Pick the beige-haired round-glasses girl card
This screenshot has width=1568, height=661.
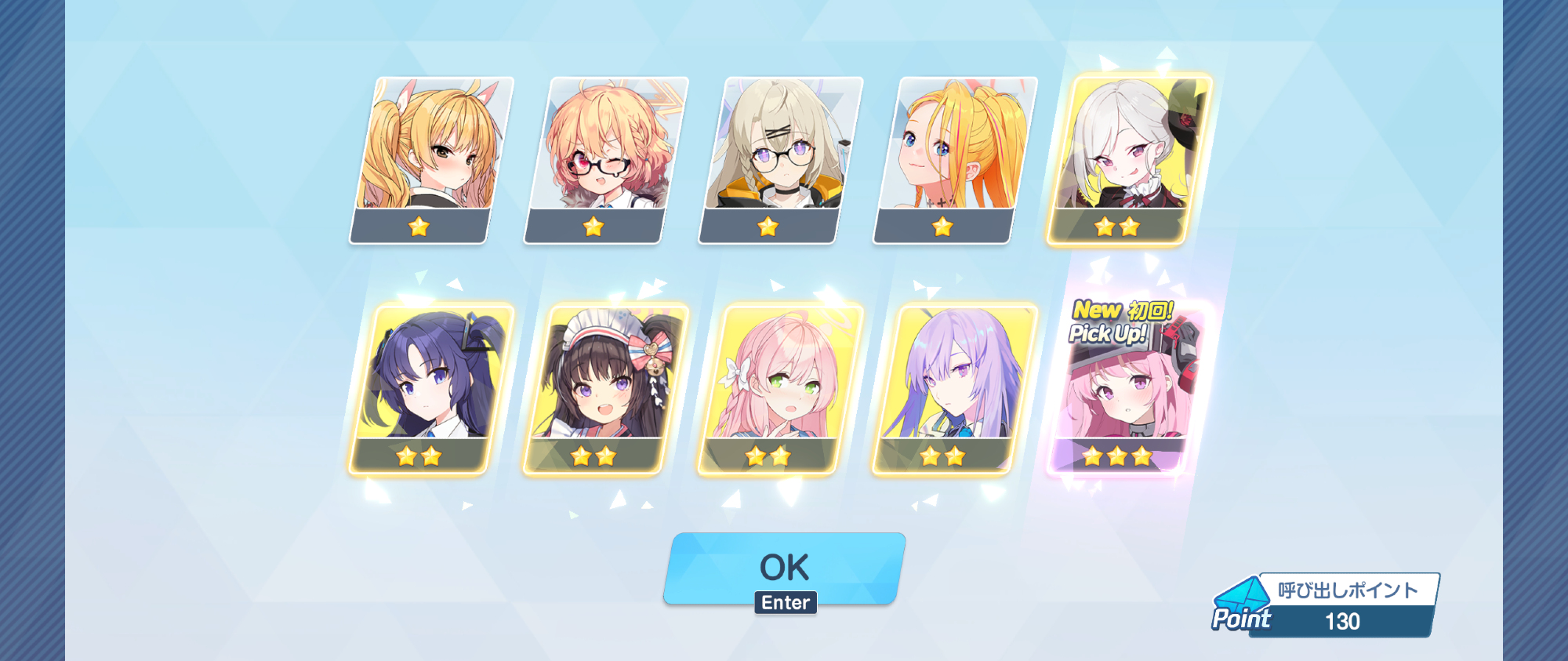(x=779, y=159)
